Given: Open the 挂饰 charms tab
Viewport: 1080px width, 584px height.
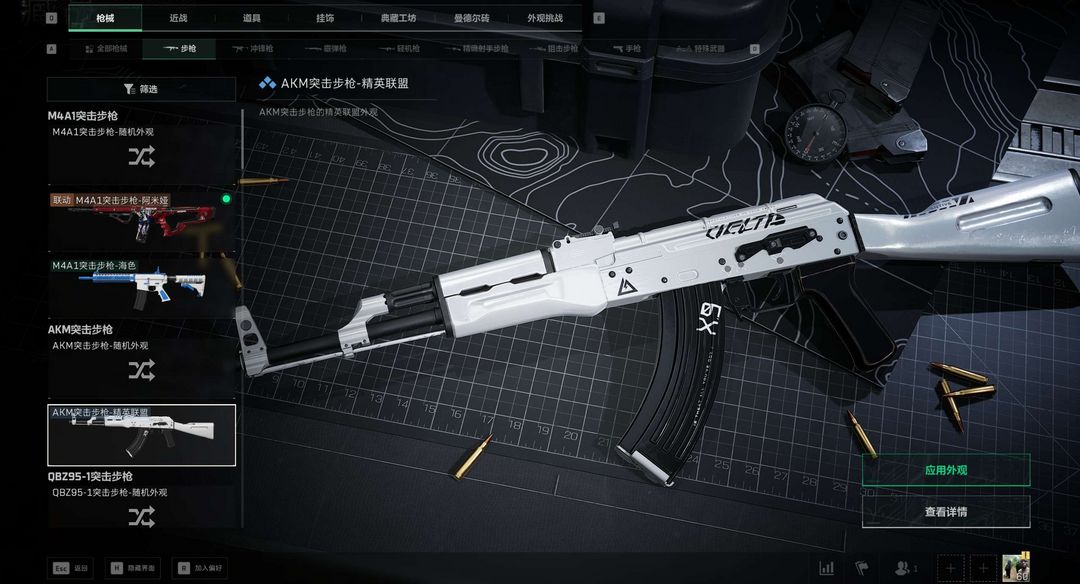Looking at the screenshot, I should coord(325,18).
